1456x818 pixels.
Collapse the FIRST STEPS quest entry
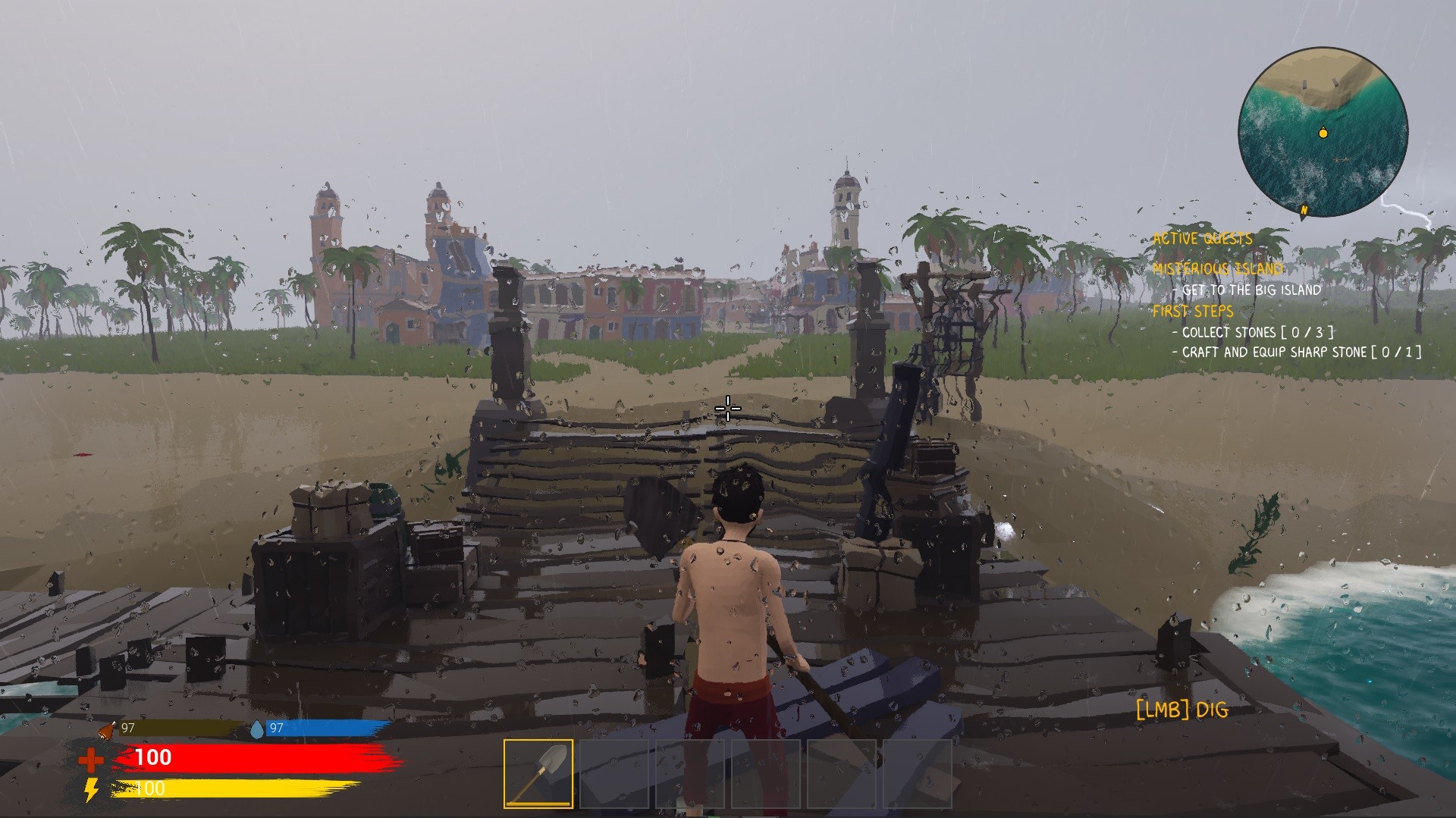pos(1194,311)
